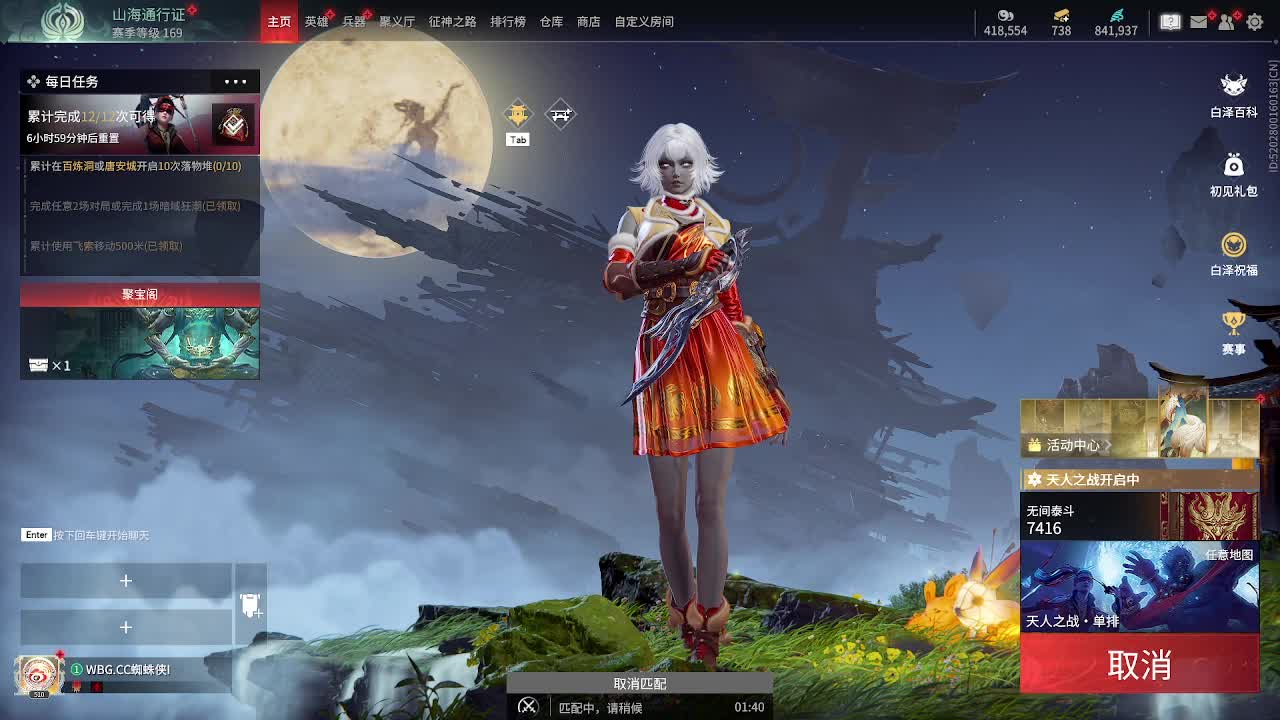Open the 商店 shop menu

click(587, 20)
